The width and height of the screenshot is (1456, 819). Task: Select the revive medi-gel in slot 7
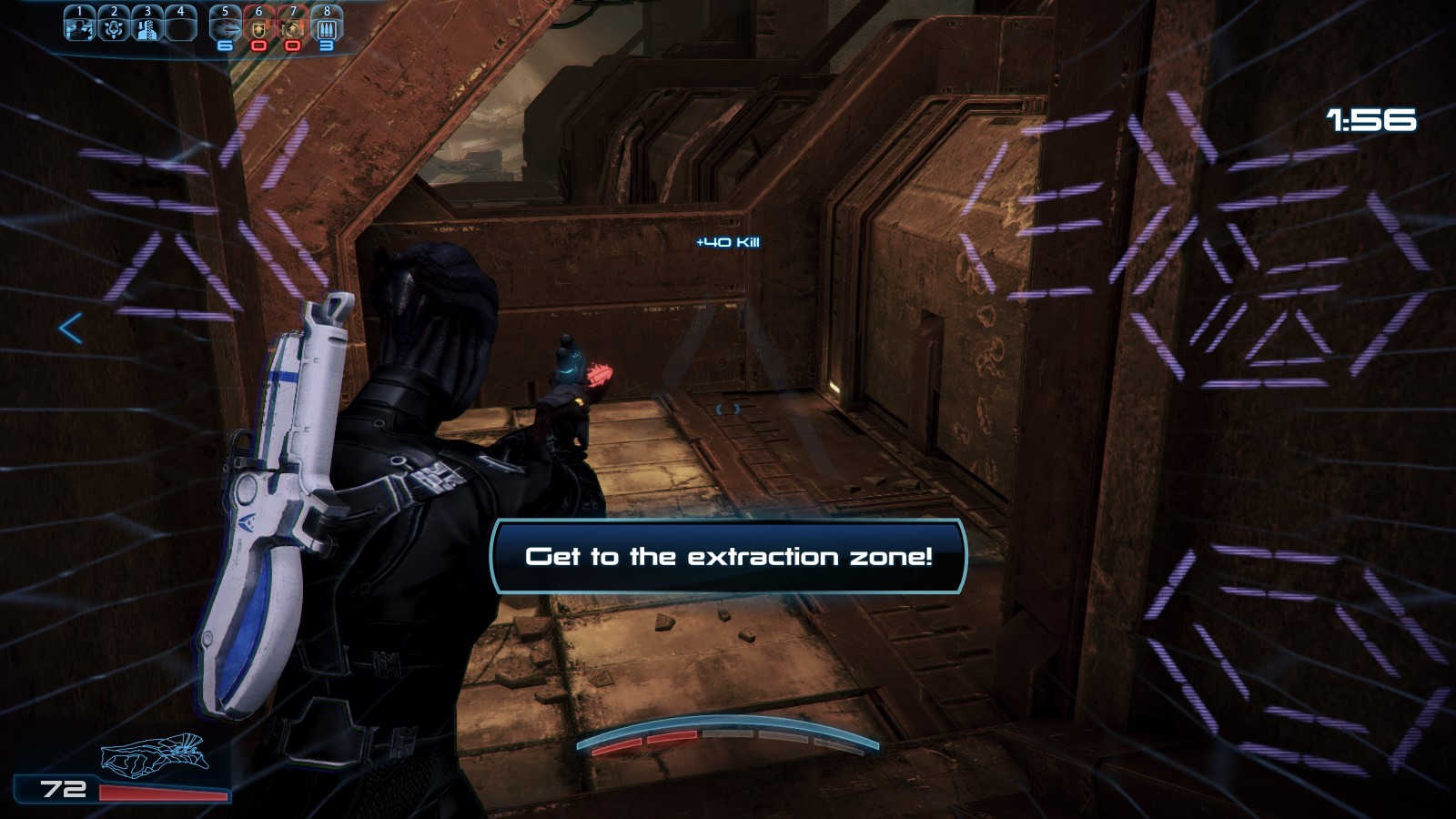pos(292,25)
